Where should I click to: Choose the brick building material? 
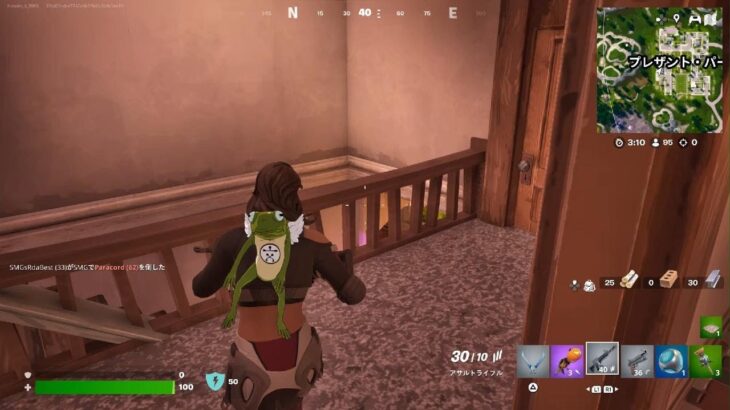[669, 282]
